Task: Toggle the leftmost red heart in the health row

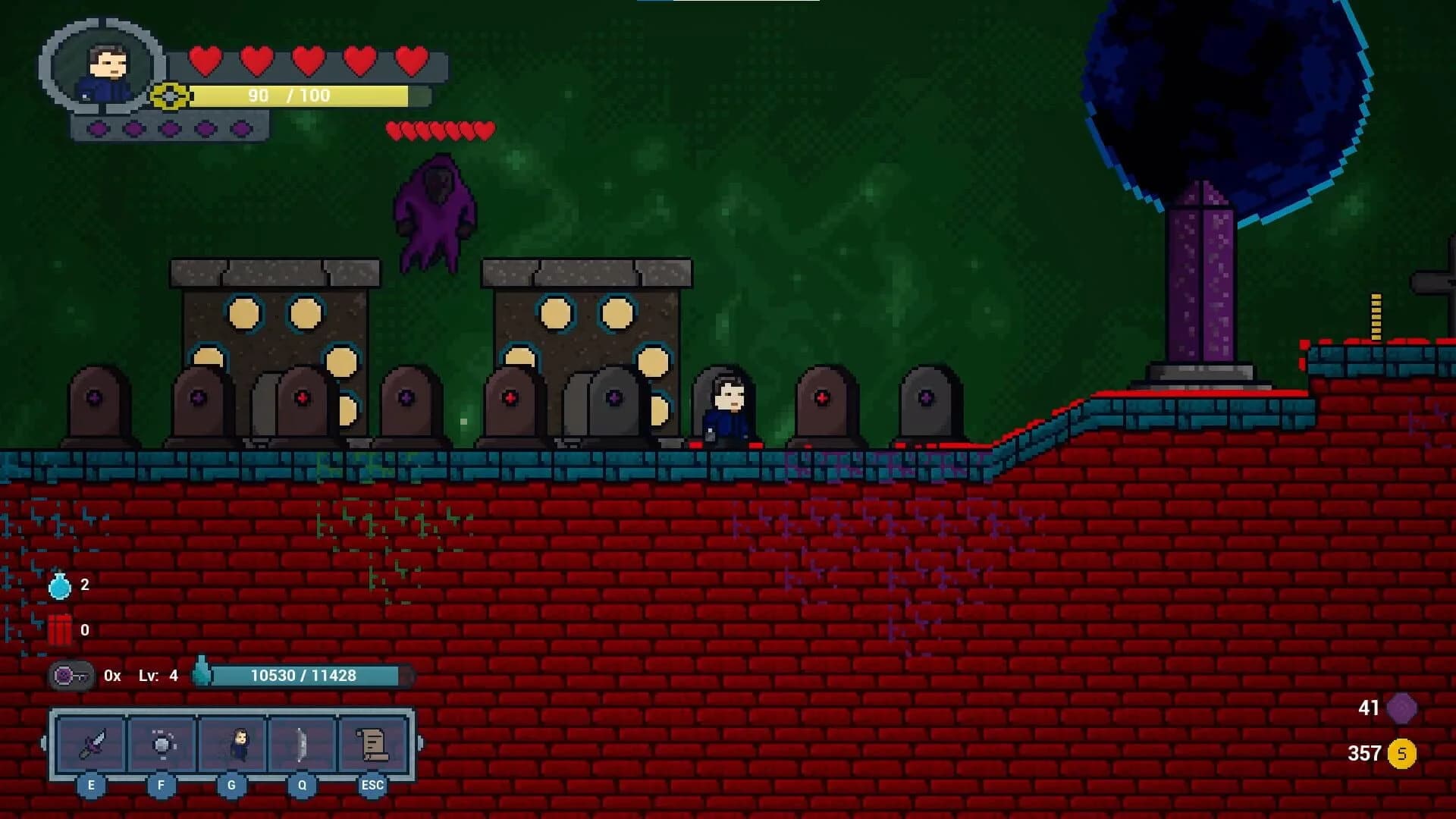Action: click(206, 61)
